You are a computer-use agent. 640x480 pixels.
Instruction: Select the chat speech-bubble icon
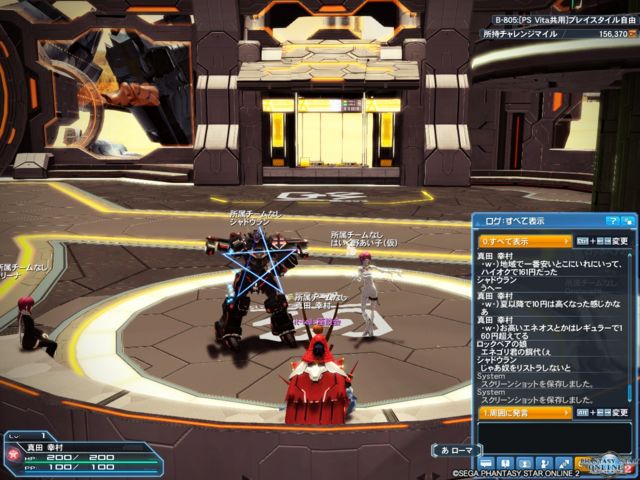(x=487, y=462)
